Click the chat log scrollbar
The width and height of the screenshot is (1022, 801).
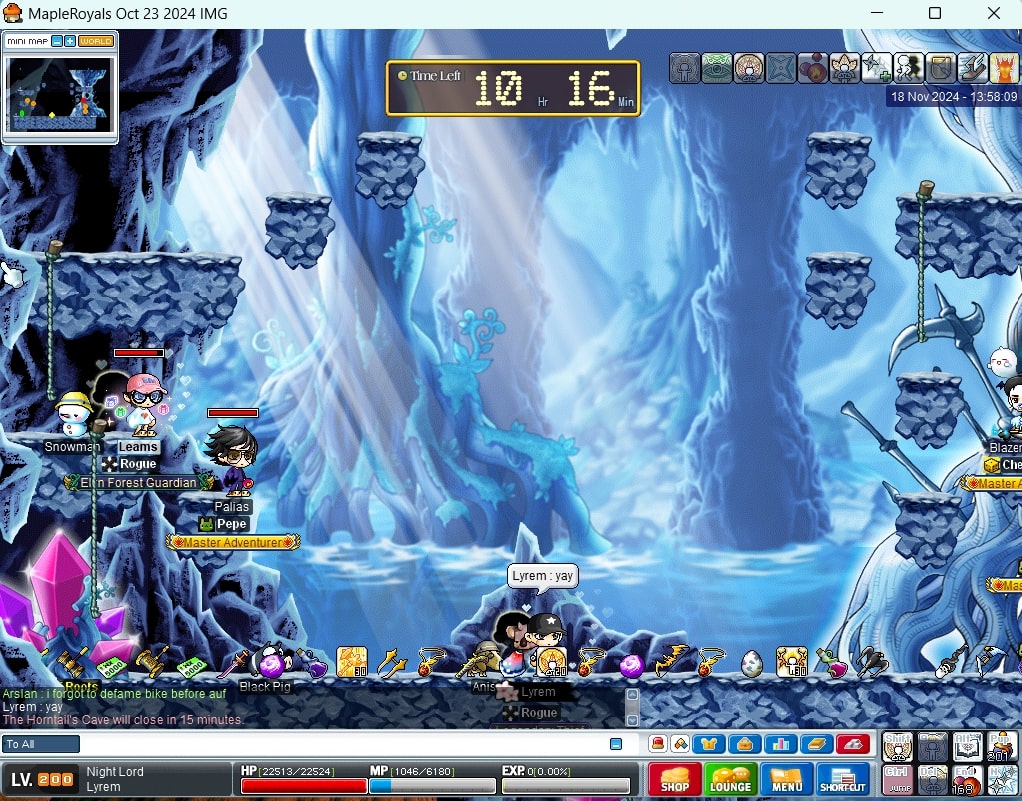click(631, 707)
